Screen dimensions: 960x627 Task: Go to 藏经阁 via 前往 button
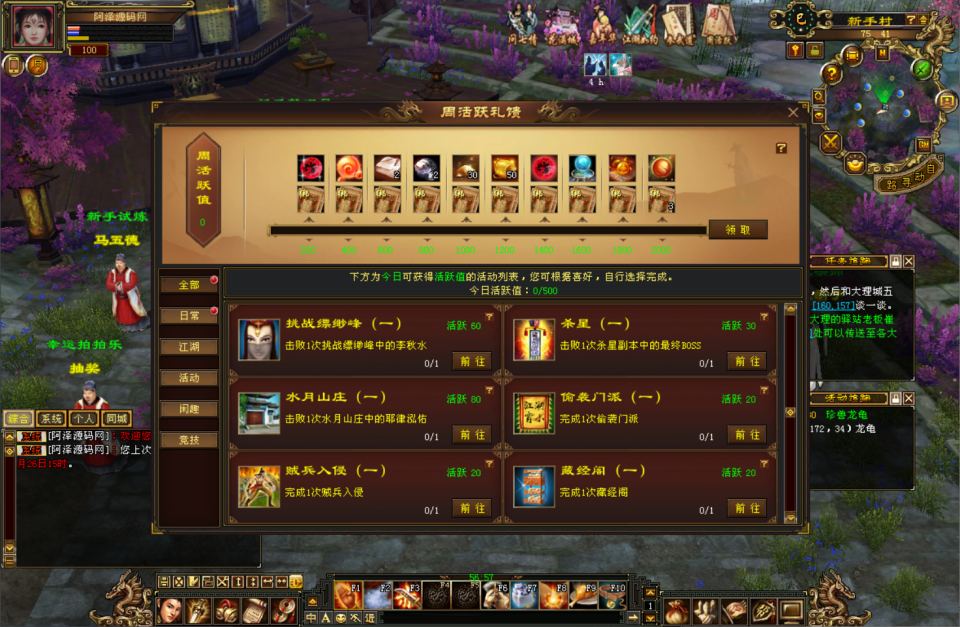(x=746, y=507)
